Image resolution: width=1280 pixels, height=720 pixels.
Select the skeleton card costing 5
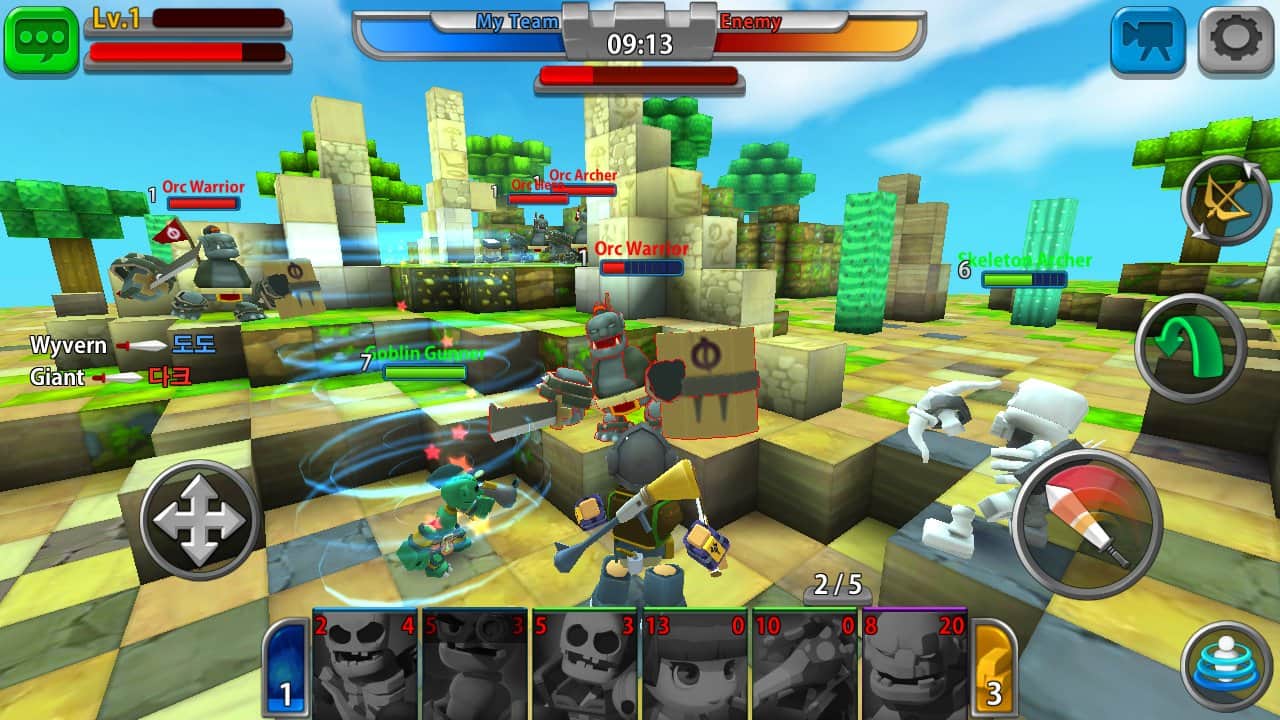click(585, 664)
